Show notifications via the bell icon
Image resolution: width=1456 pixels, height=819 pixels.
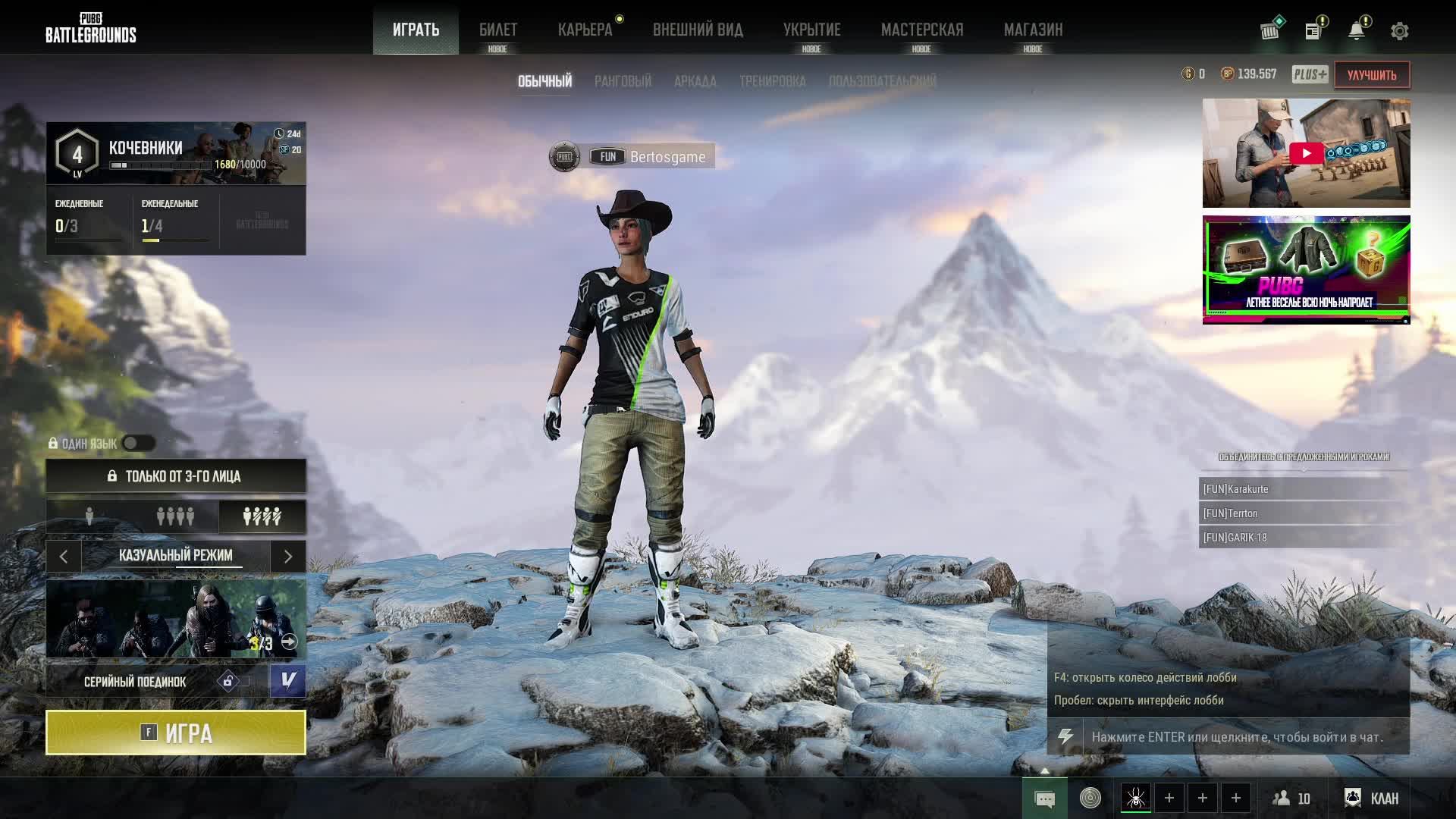tap(1356, 31)
